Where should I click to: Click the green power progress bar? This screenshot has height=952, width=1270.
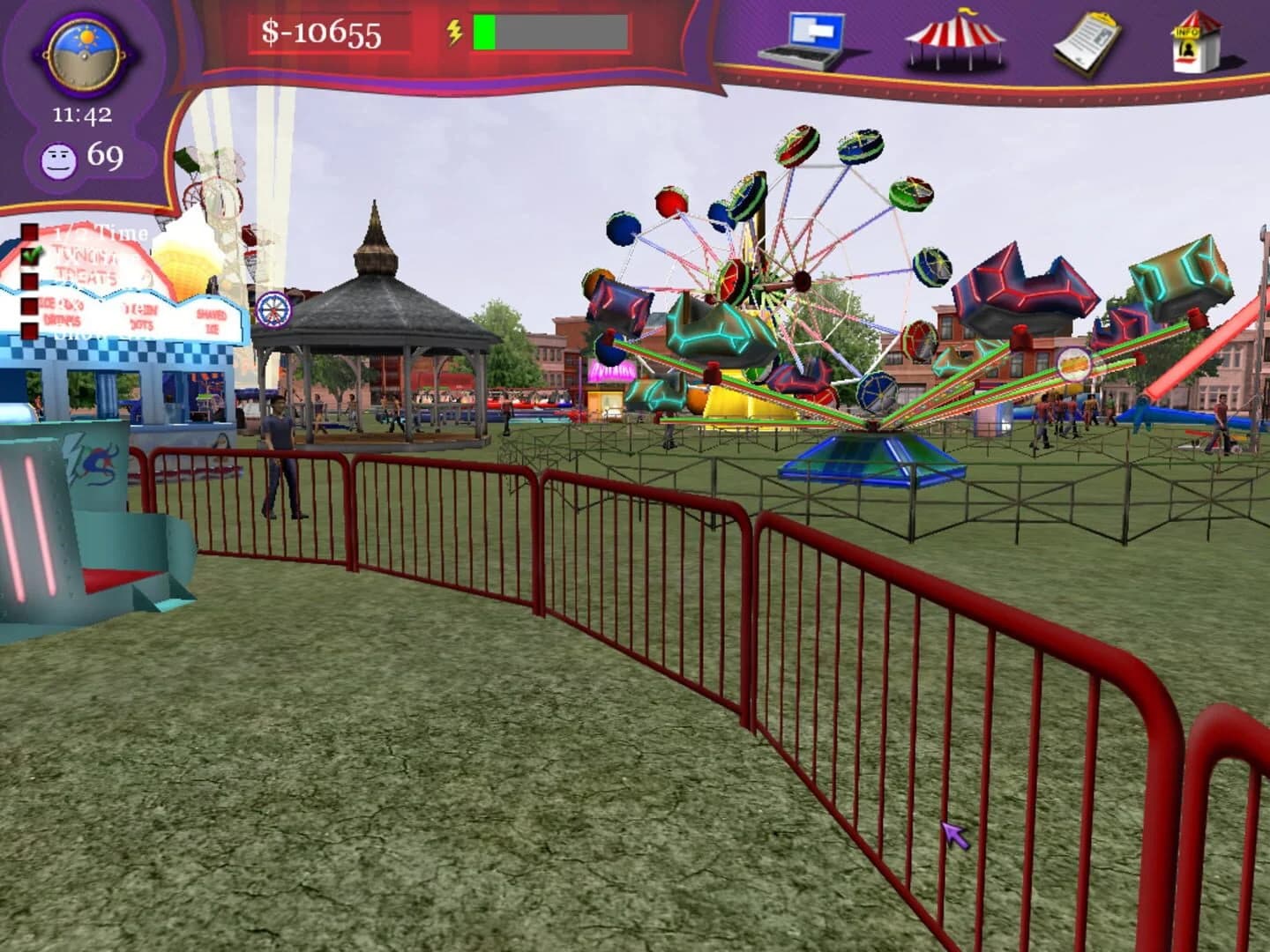click(x=483, y=34)
